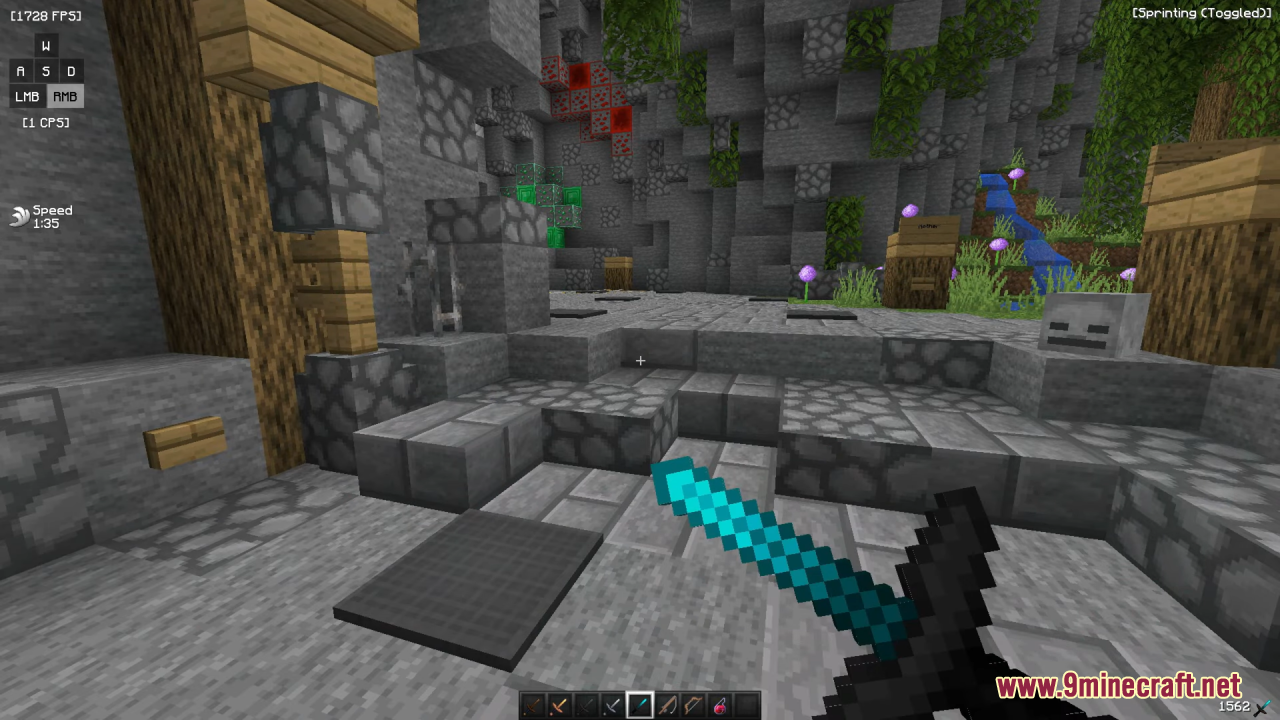Select the bow in the hotbar

pos(692,706)
